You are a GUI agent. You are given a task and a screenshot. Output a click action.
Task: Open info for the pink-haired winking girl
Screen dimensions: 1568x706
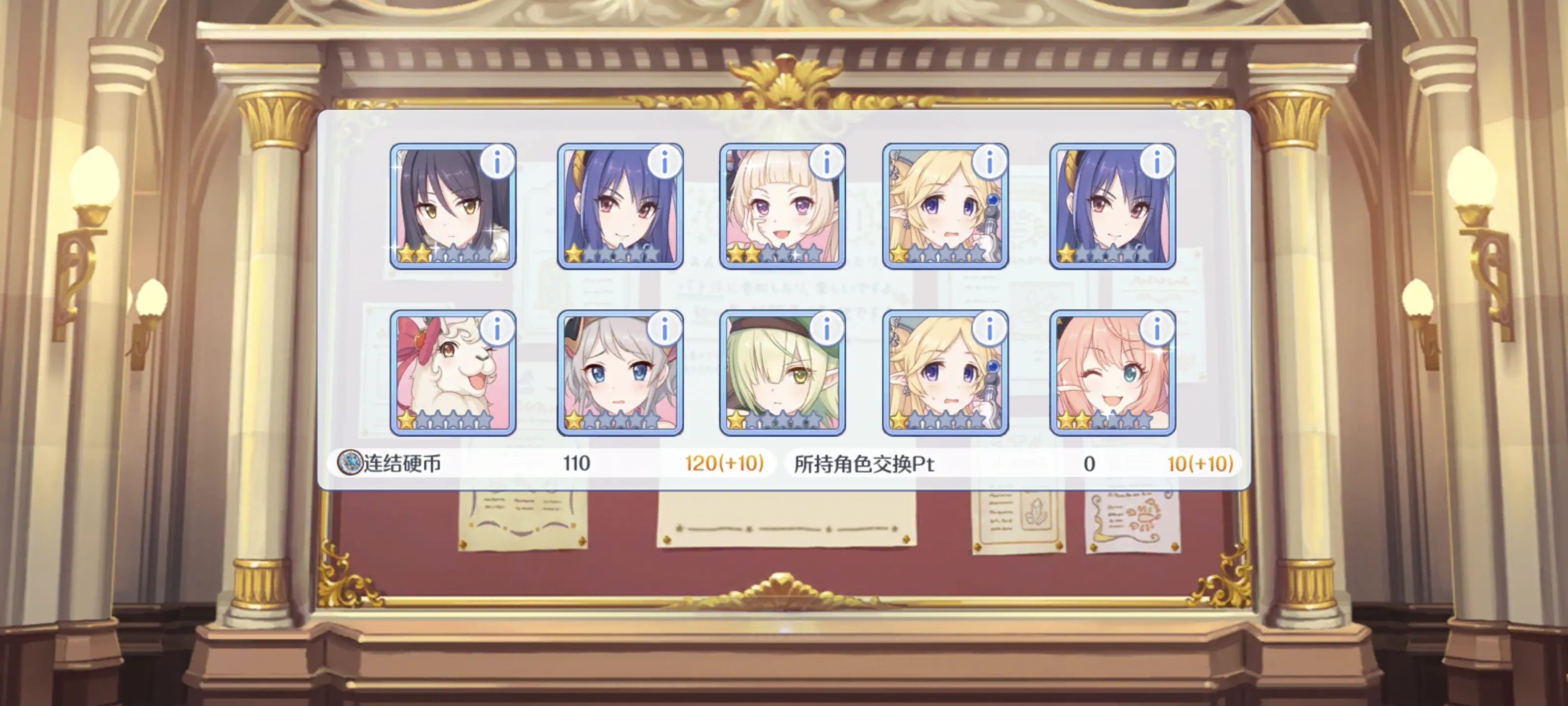[1156, 329]
